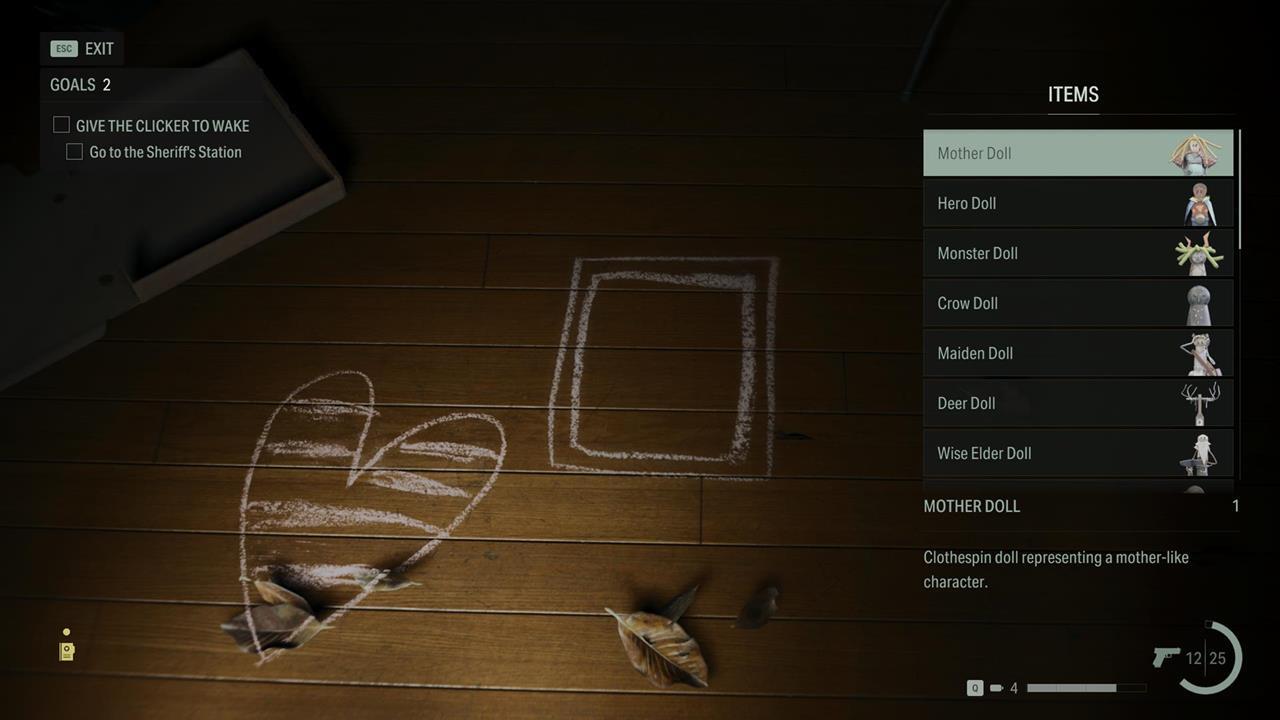1280x720 pixels.
Task: Open the ITEMS panel header
Action: 1073,94
